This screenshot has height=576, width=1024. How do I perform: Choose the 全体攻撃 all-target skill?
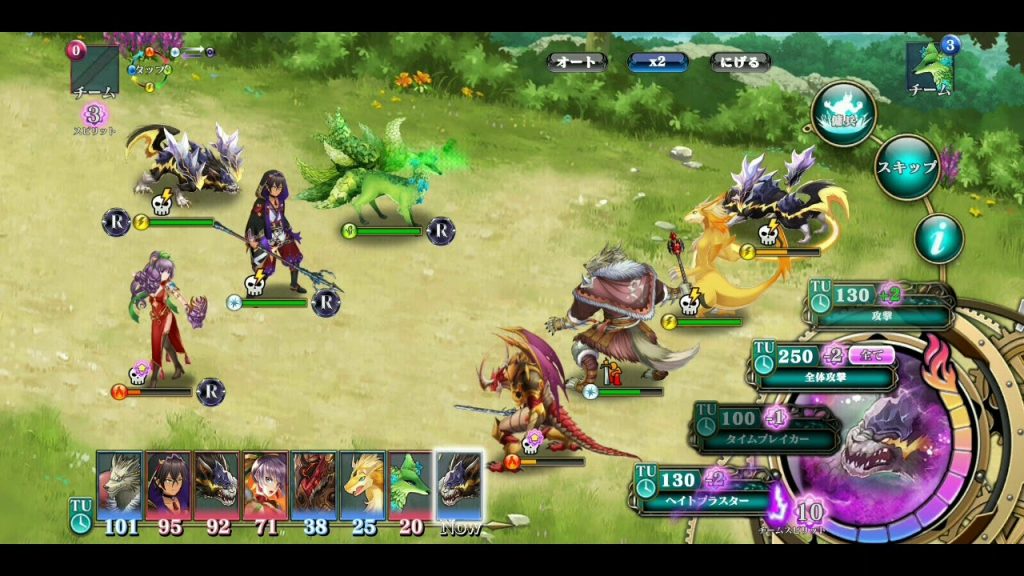pyautogui.click(x=826, y=366)
